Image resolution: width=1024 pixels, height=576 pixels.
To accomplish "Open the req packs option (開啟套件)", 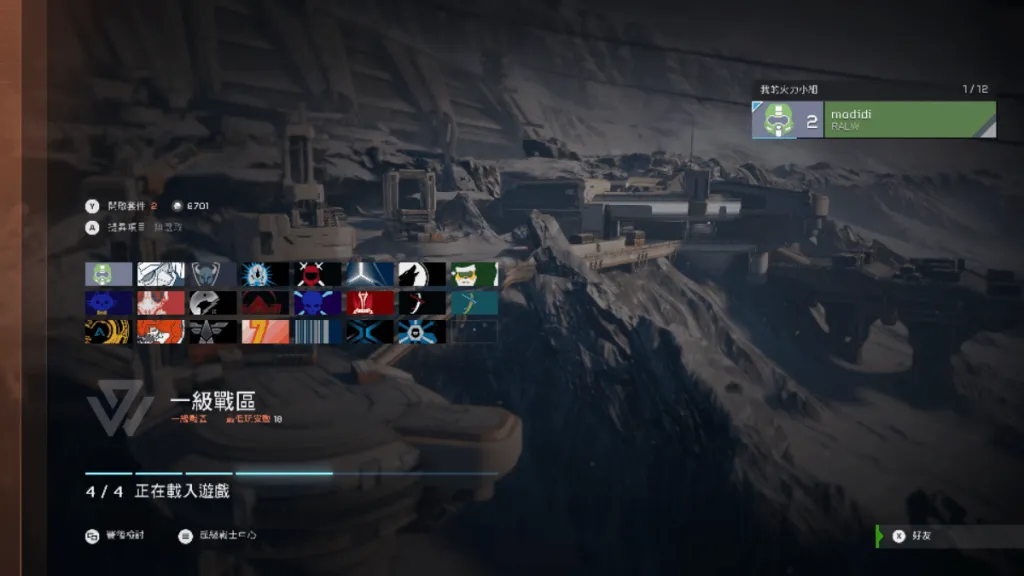I will coord(125,206).
